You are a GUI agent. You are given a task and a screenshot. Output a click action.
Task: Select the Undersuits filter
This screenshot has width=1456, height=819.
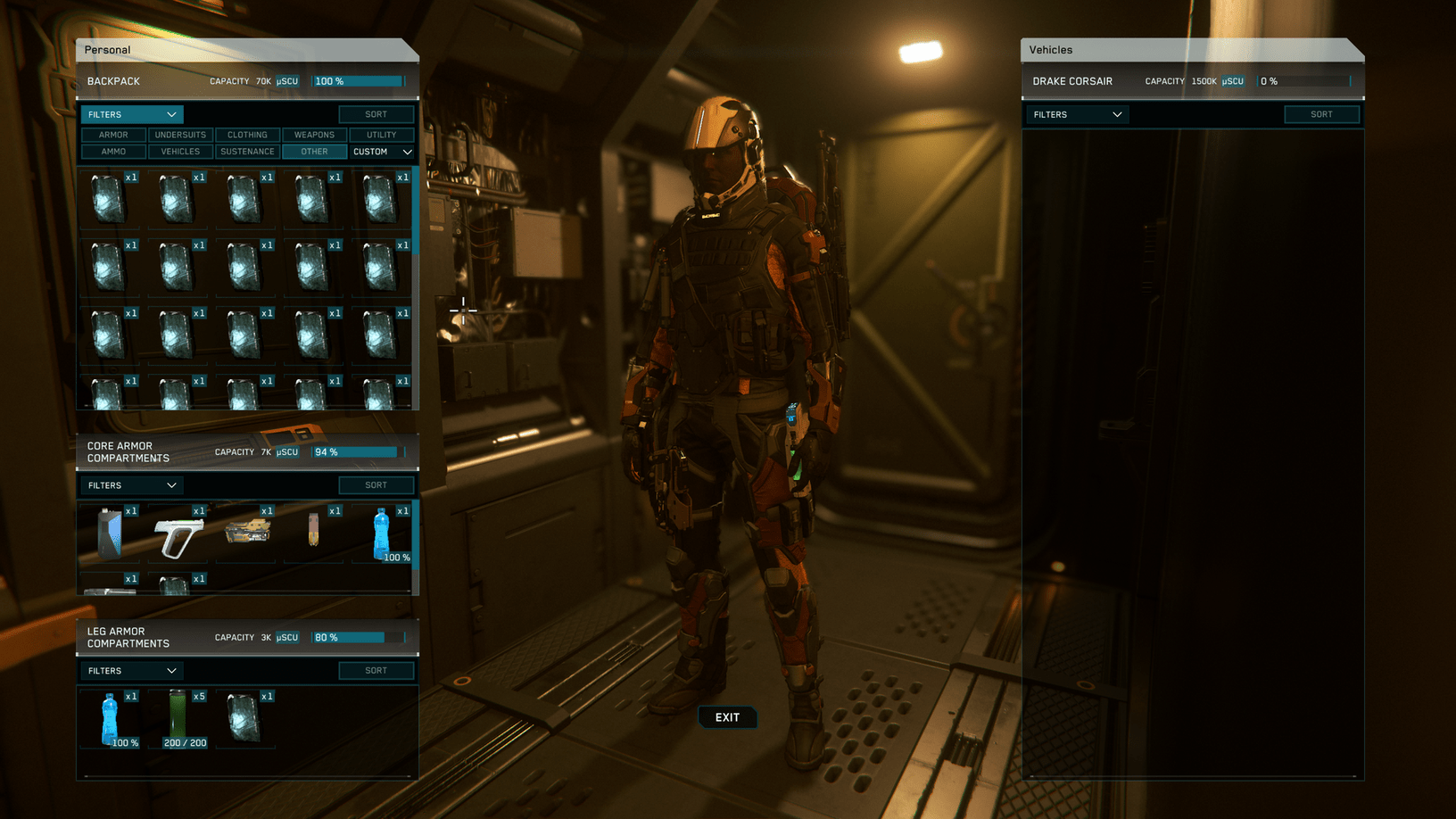coord(180,135)
